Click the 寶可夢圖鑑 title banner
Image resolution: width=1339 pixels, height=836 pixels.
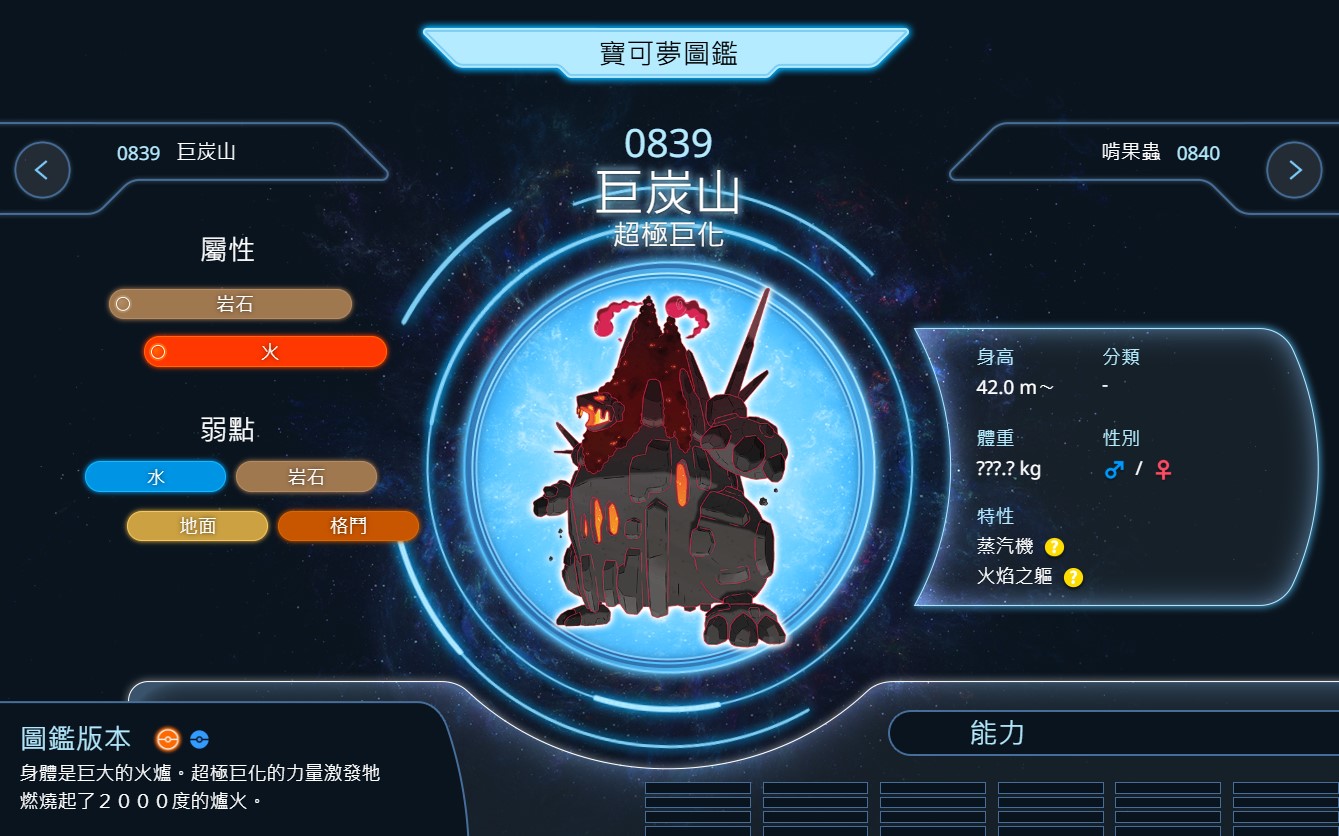[x=667, y=53]
